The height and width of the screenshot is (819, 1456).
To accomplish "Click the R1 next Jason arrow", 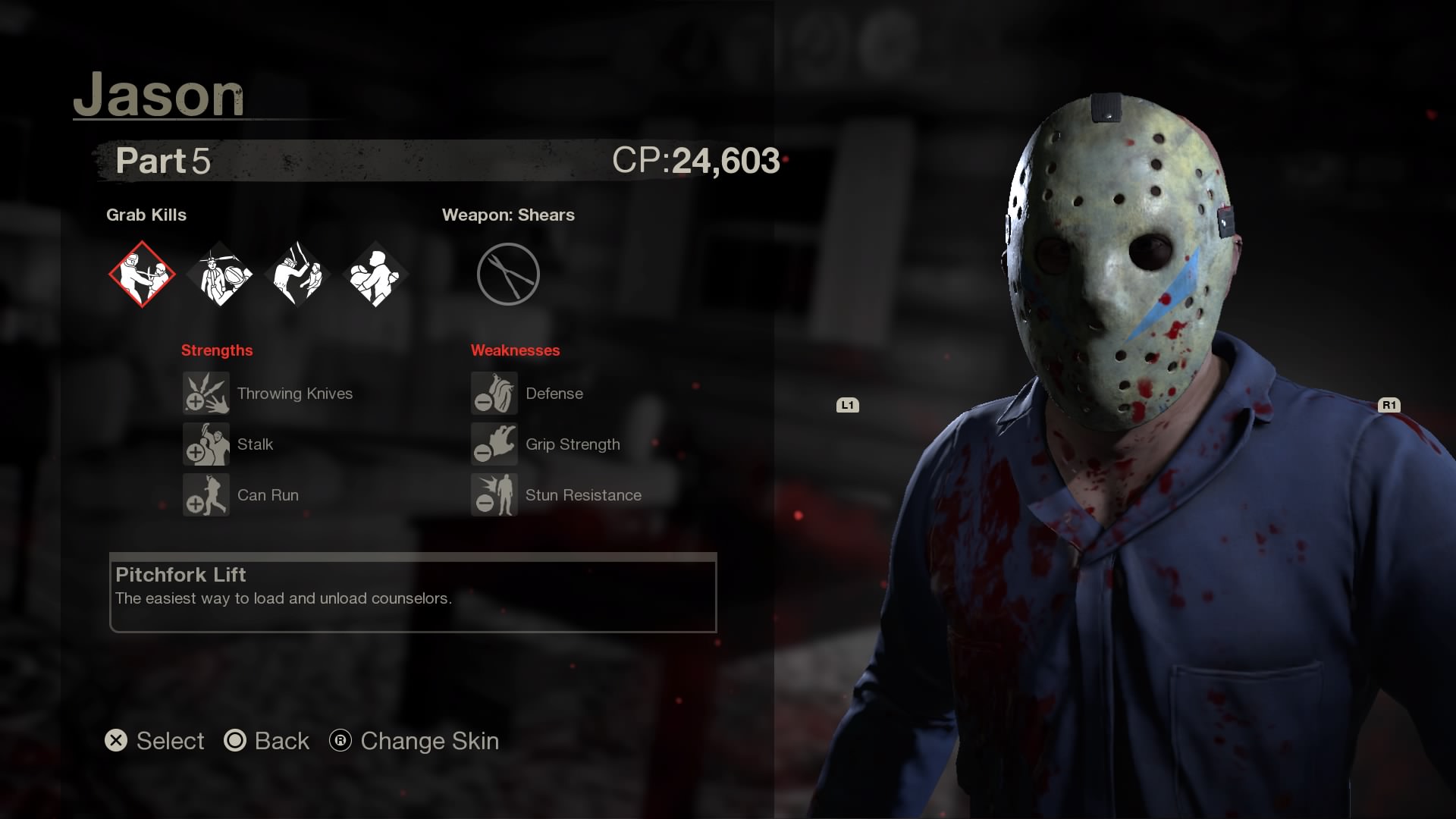I will click(x=1389, y=405).
